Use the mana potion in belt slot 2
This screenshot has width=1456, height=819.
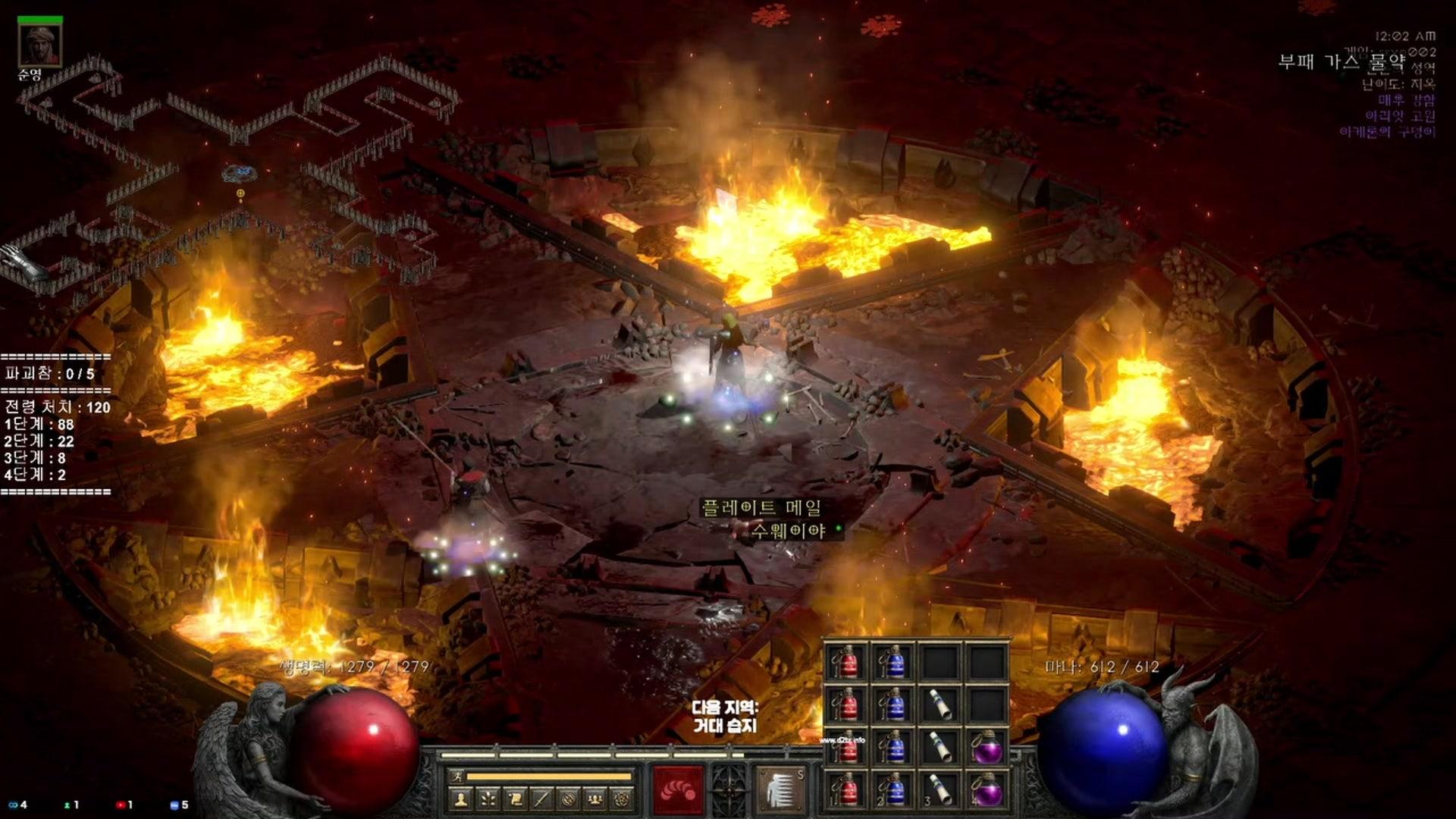893,789
